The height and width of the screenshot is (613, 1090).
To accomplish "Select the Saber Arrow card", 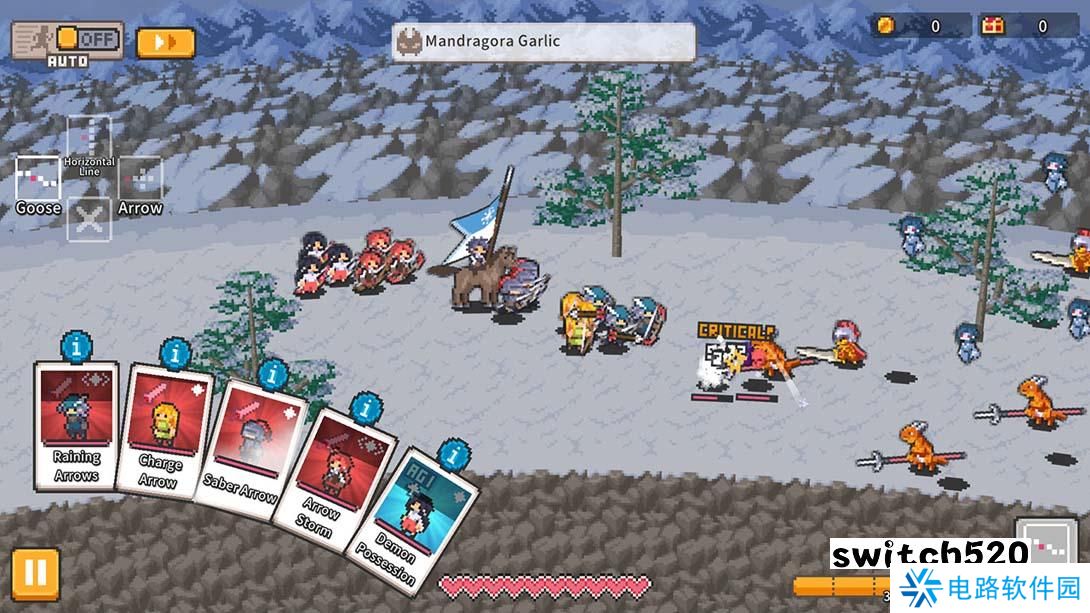I will [246, 450].
